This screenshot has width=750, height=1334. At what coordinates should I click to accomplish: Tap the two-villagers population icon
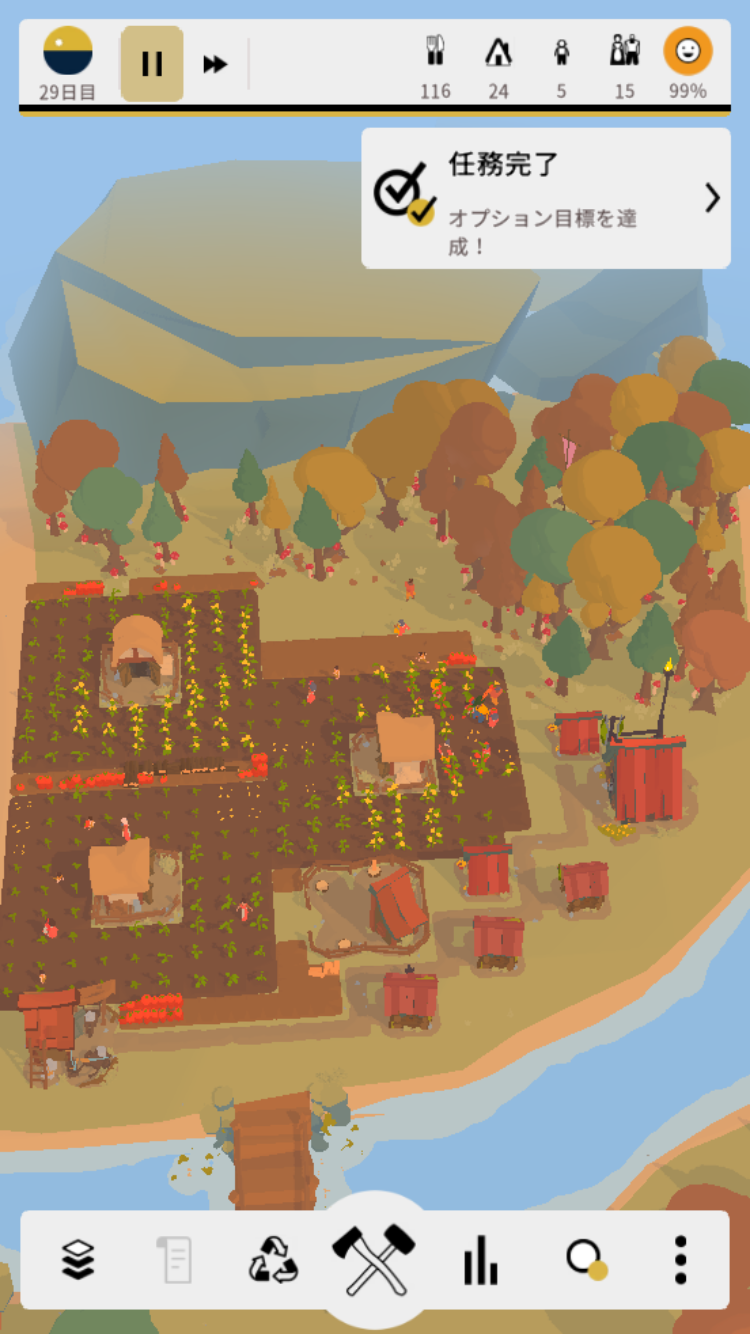point(625,52)
